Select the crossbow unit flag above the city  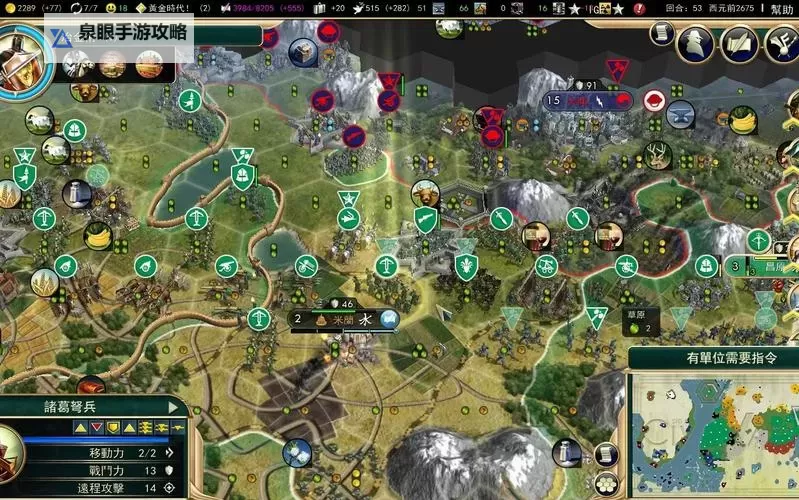pos(387,265)
